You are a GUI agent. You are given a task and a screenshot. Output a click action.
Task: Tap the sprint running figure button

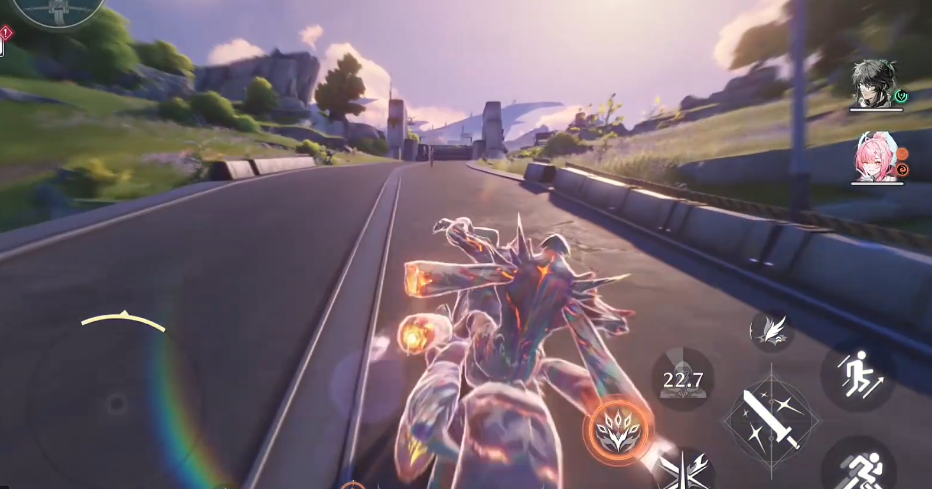click(x=859, y=468)
